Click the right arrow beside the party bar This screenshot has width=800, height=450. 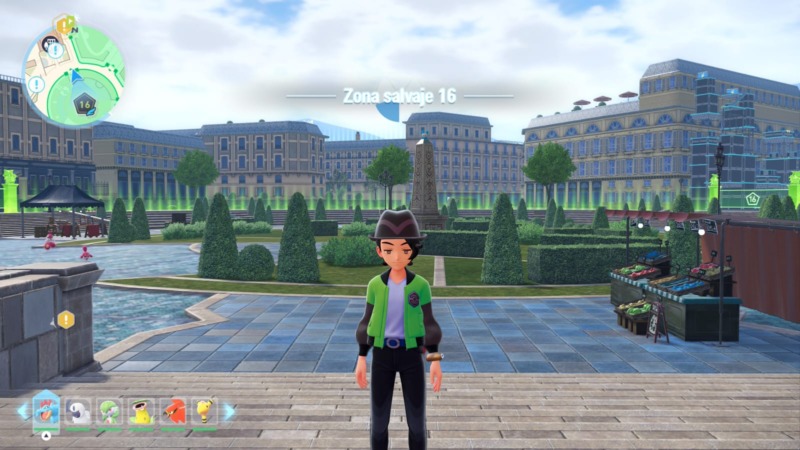click(229, 411)
